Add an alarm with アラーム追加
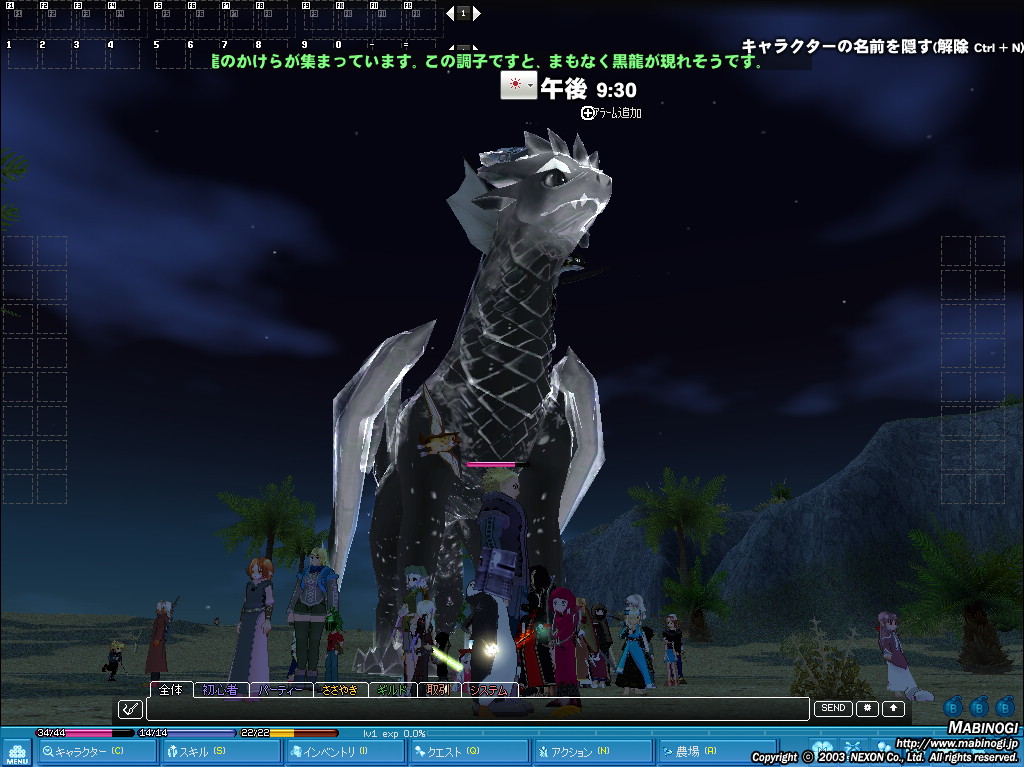Screen dimensions: 1024x767 click(611, 113)
